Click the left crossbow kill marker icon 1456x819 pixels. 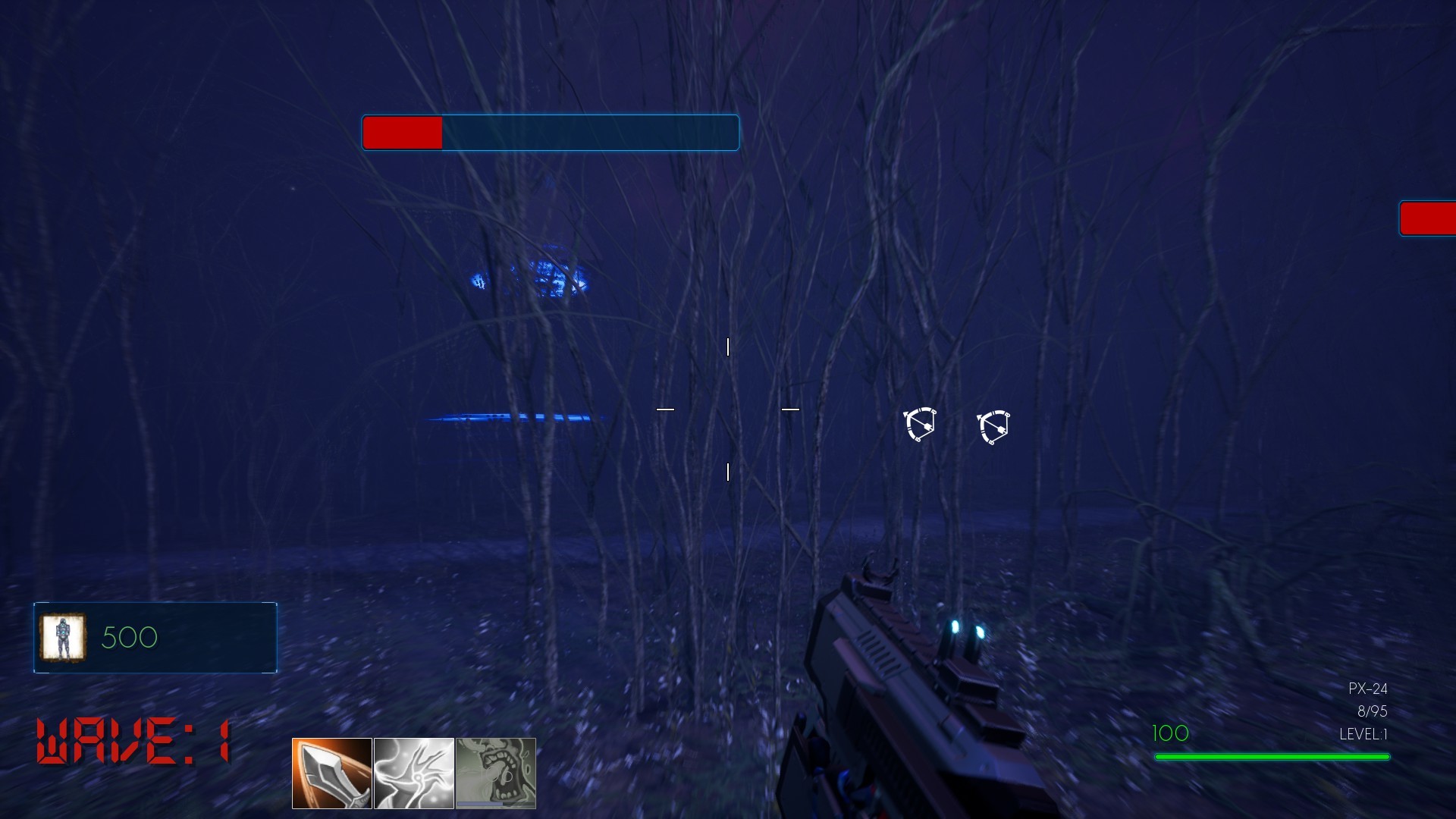tap(920, 425)
